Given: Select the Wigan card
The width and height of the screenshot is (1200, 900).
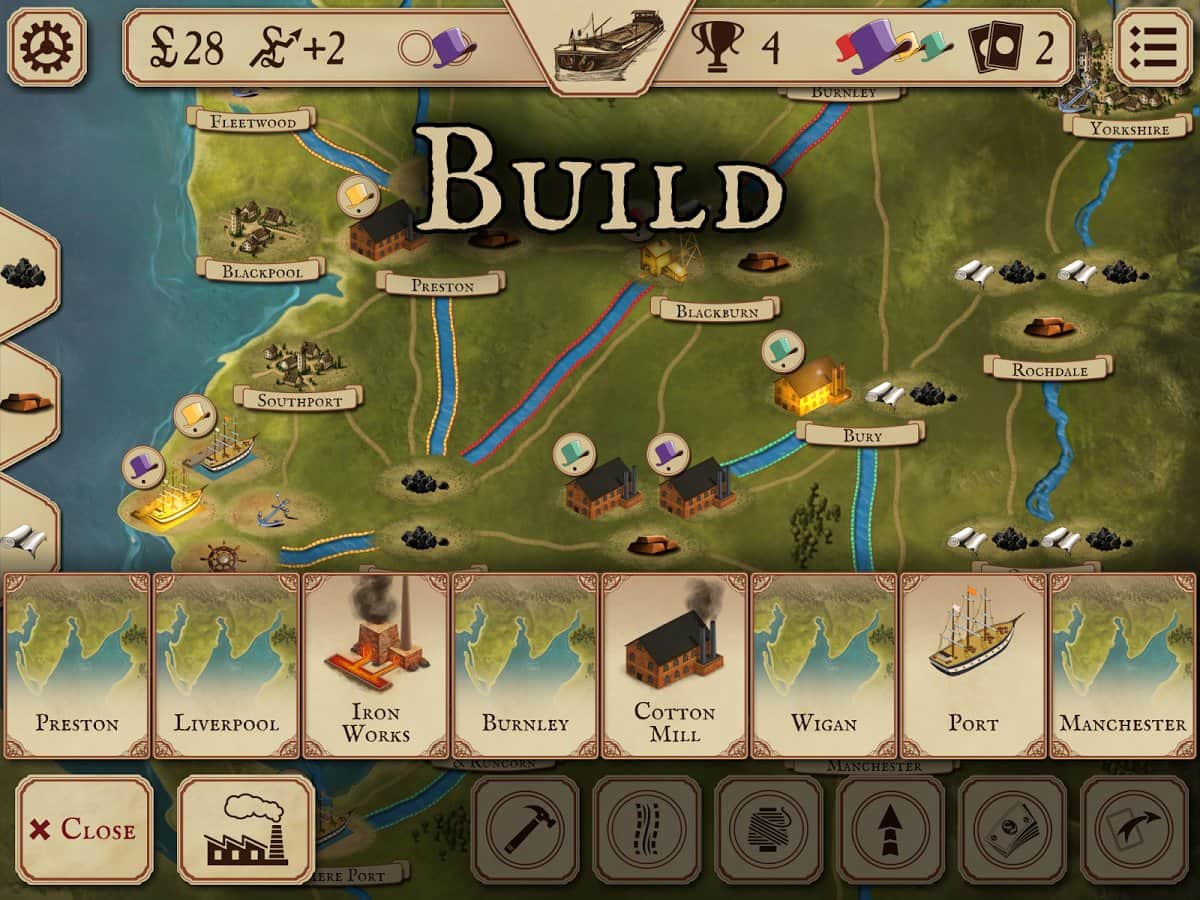Looking at the screenshot, I should (x=824, y=665).
